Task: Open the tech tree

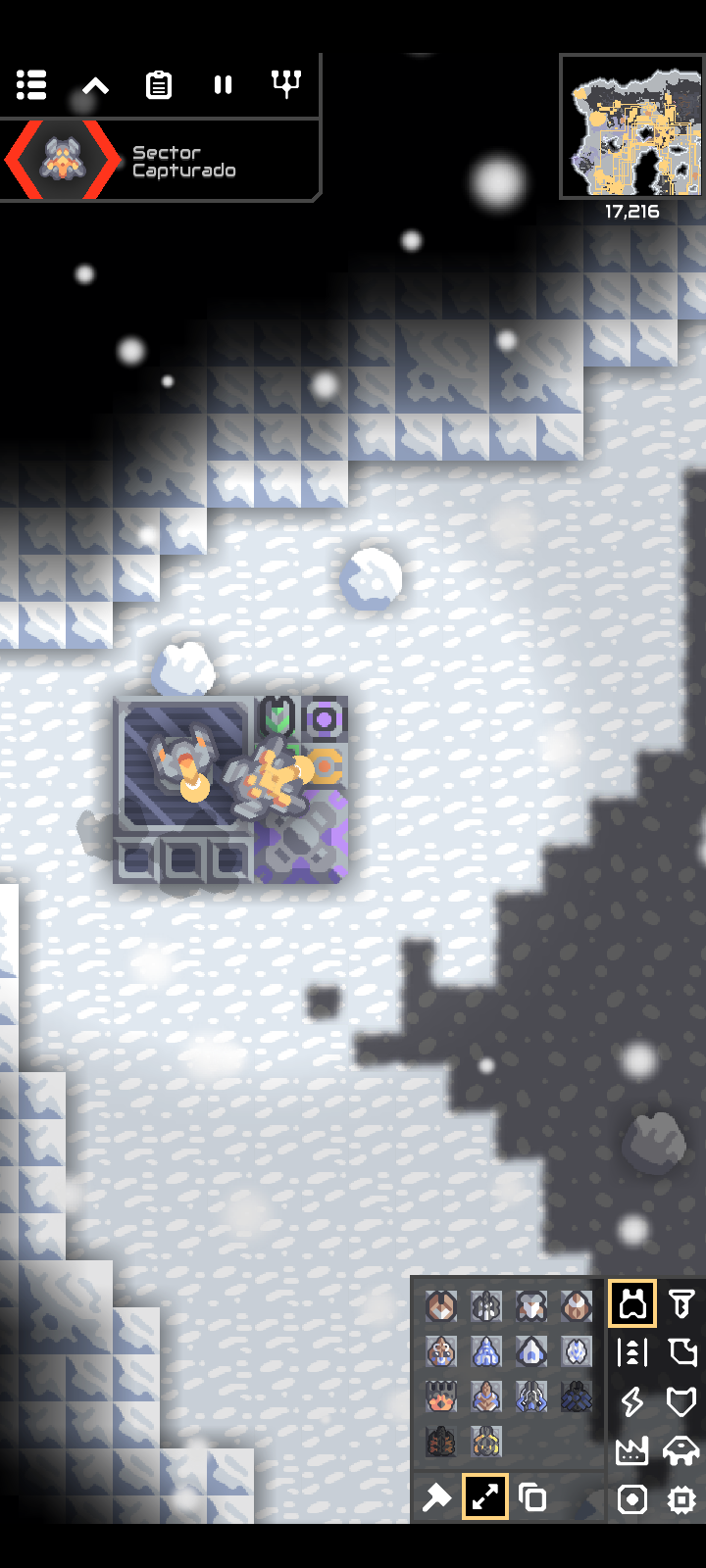Action: pos(286,85)
